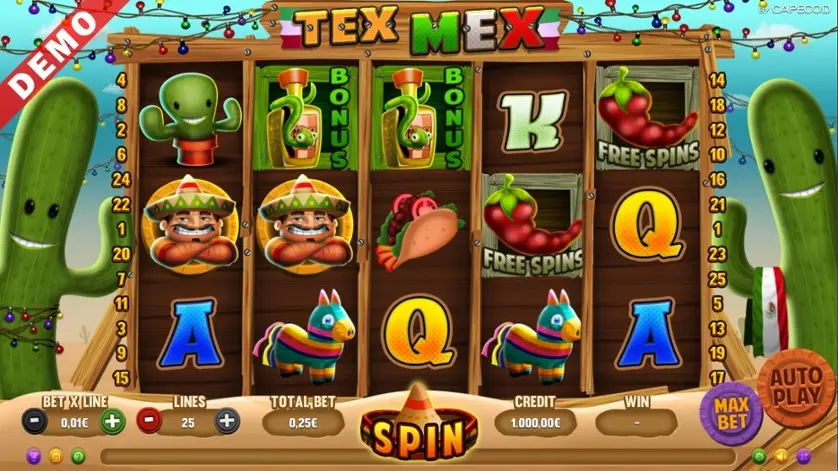
Task: Toggle sound with the yellow speaker icon
Action: click(x=781, y=456)
